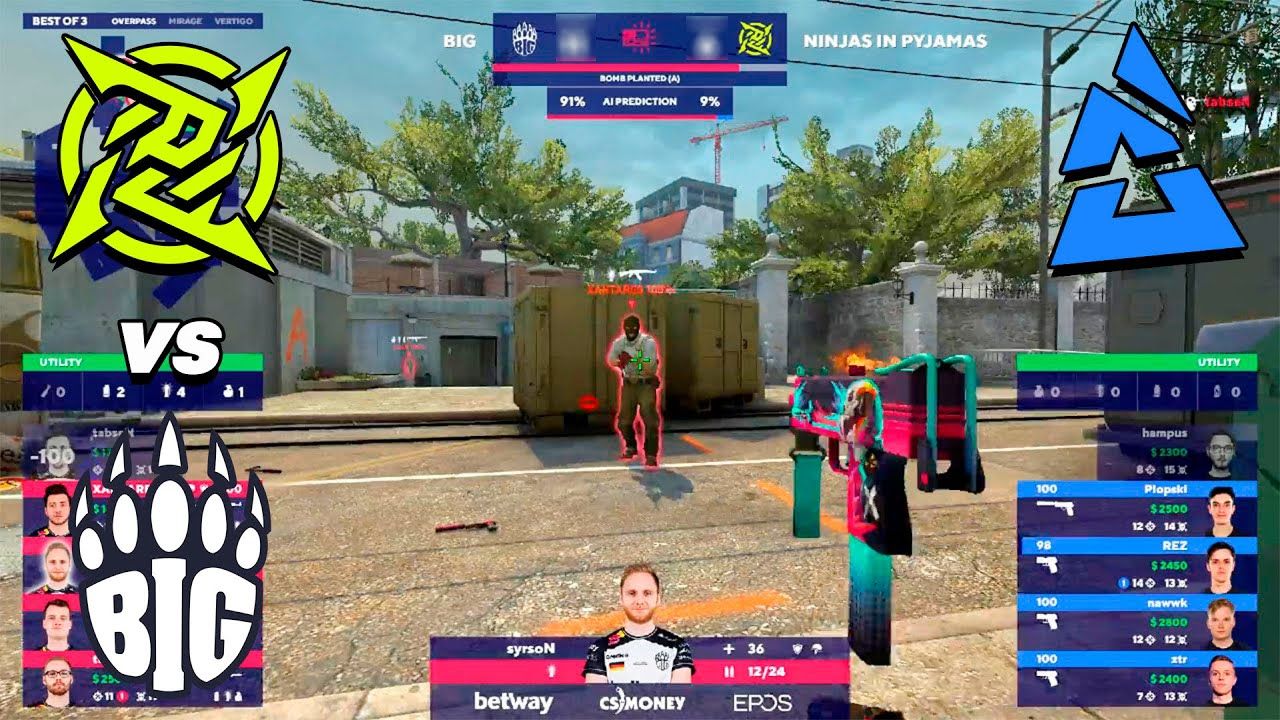Open the right team Utility panel
This screenshot has height=720, width=1280.
tap(1129, 383)
